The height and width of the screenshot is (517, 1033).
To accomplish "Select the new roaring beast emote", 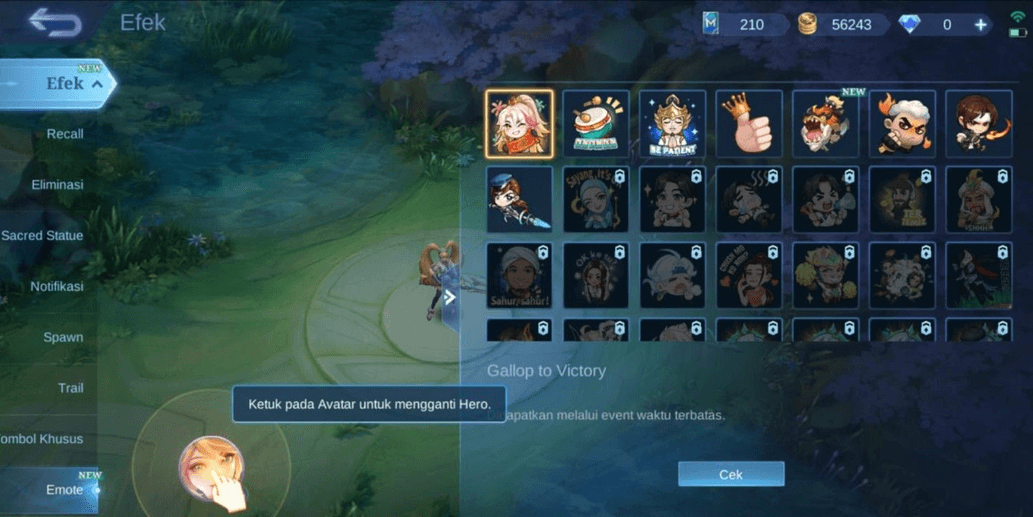I will coord(826,124).
